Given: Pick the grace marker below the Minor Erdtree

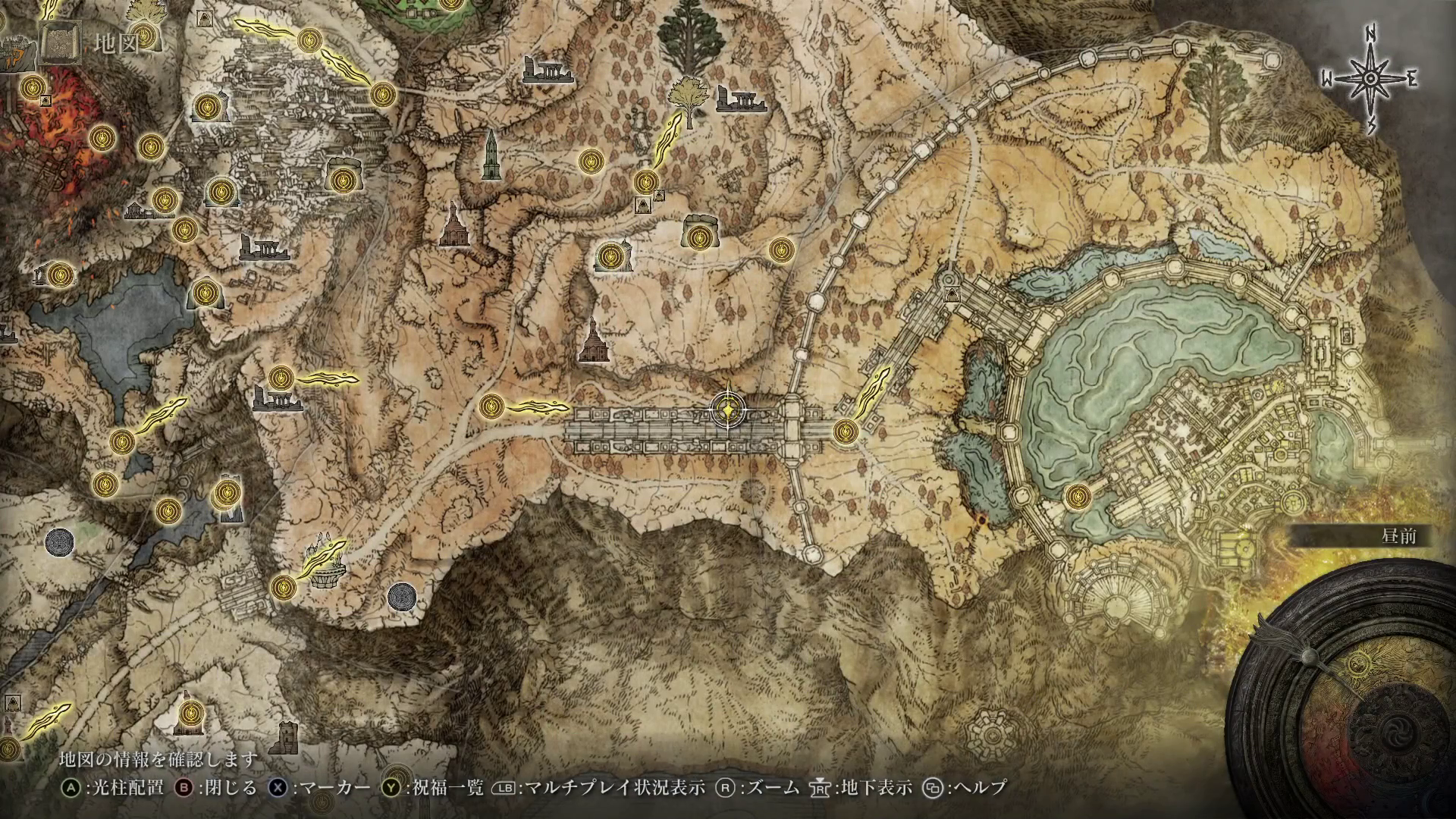Looking at the screenshot, I should click(646, 181).
